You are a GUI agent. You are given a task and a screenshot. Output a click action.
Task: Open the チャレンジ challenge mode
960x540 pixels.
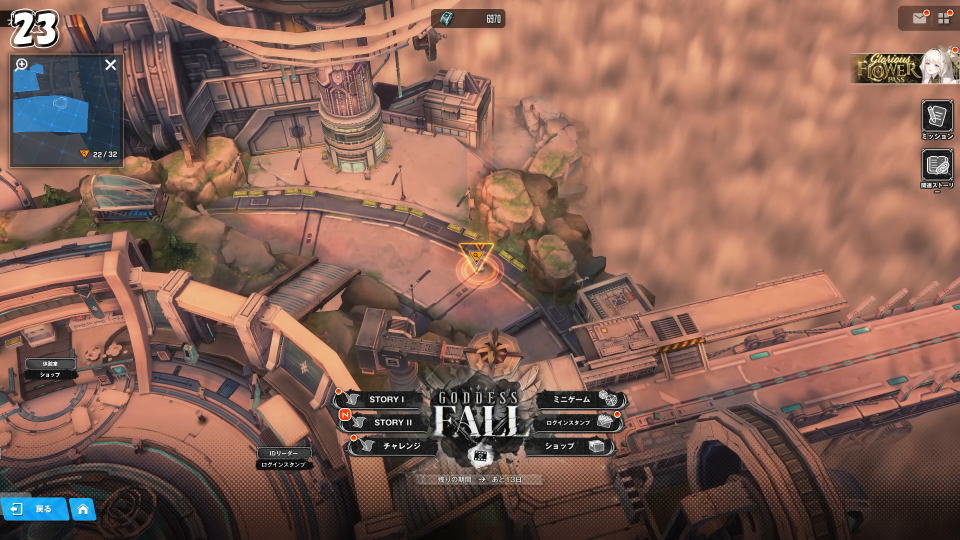395,446
